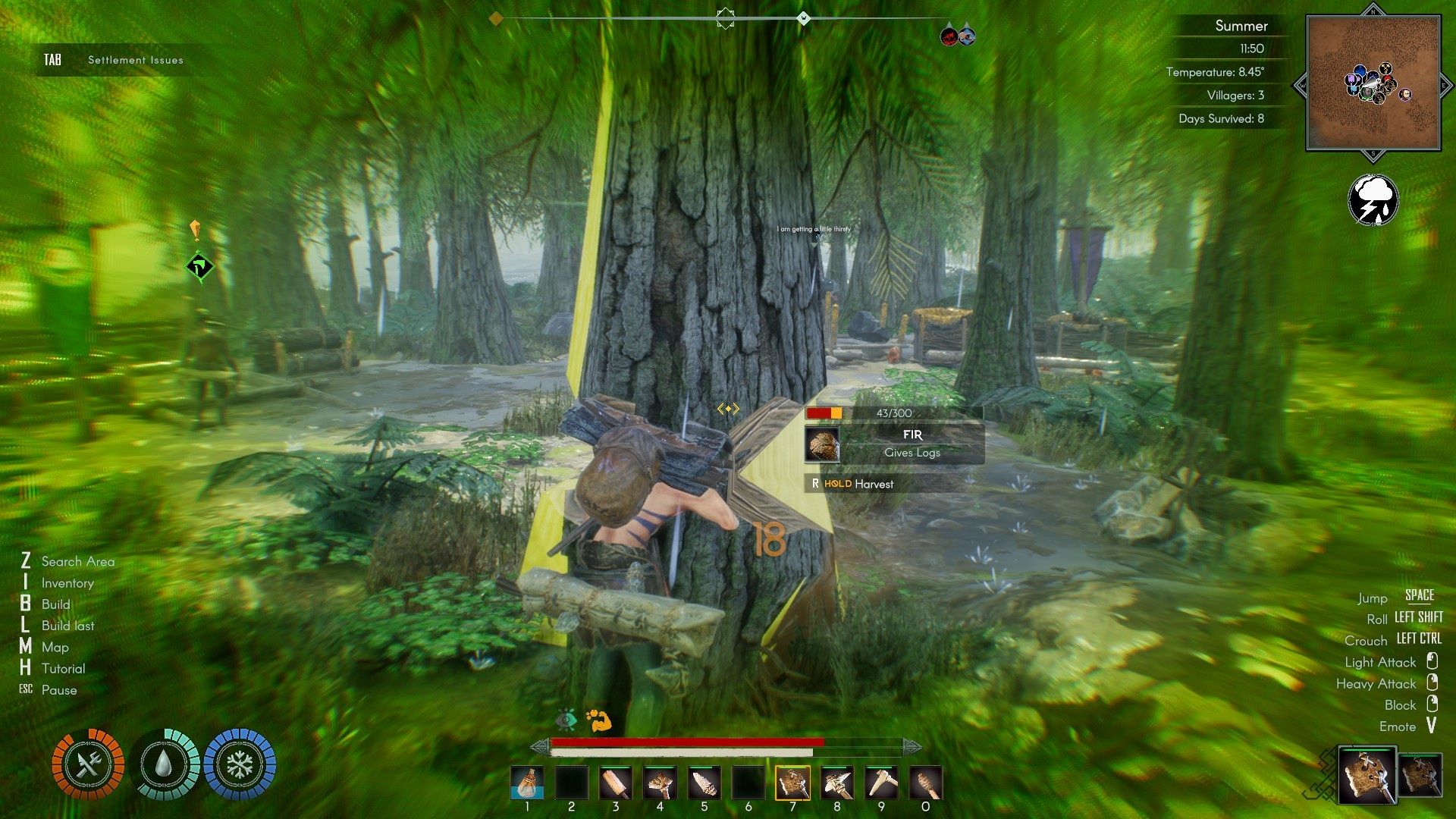This screenshot has height=819, width=1456.
Task: Choose the stone pickaxe in slot 8
Action: (836, 783)
